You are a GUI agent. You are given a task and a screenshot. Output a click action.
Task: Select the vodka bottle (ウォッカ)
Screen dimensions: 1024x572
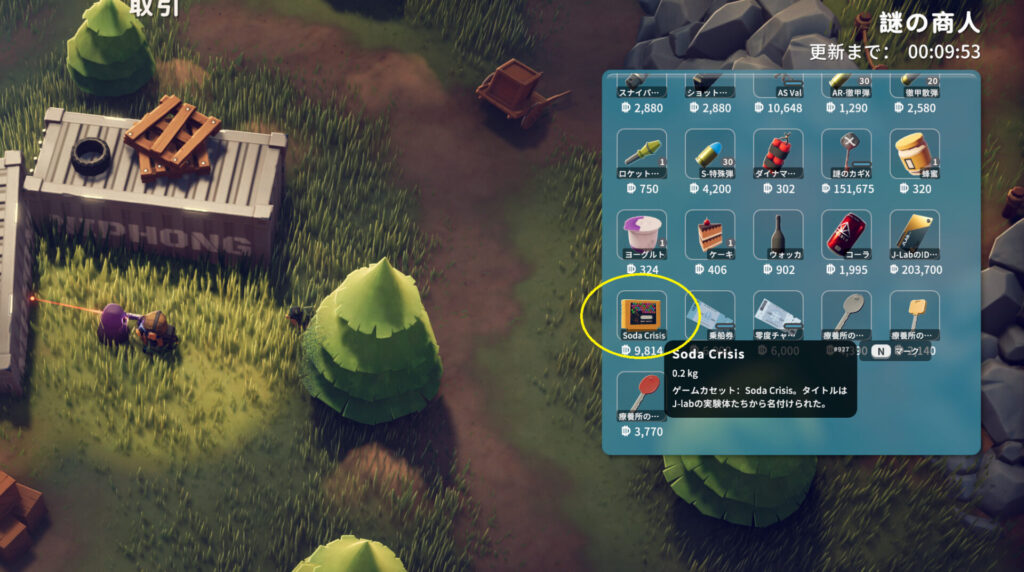778,234
